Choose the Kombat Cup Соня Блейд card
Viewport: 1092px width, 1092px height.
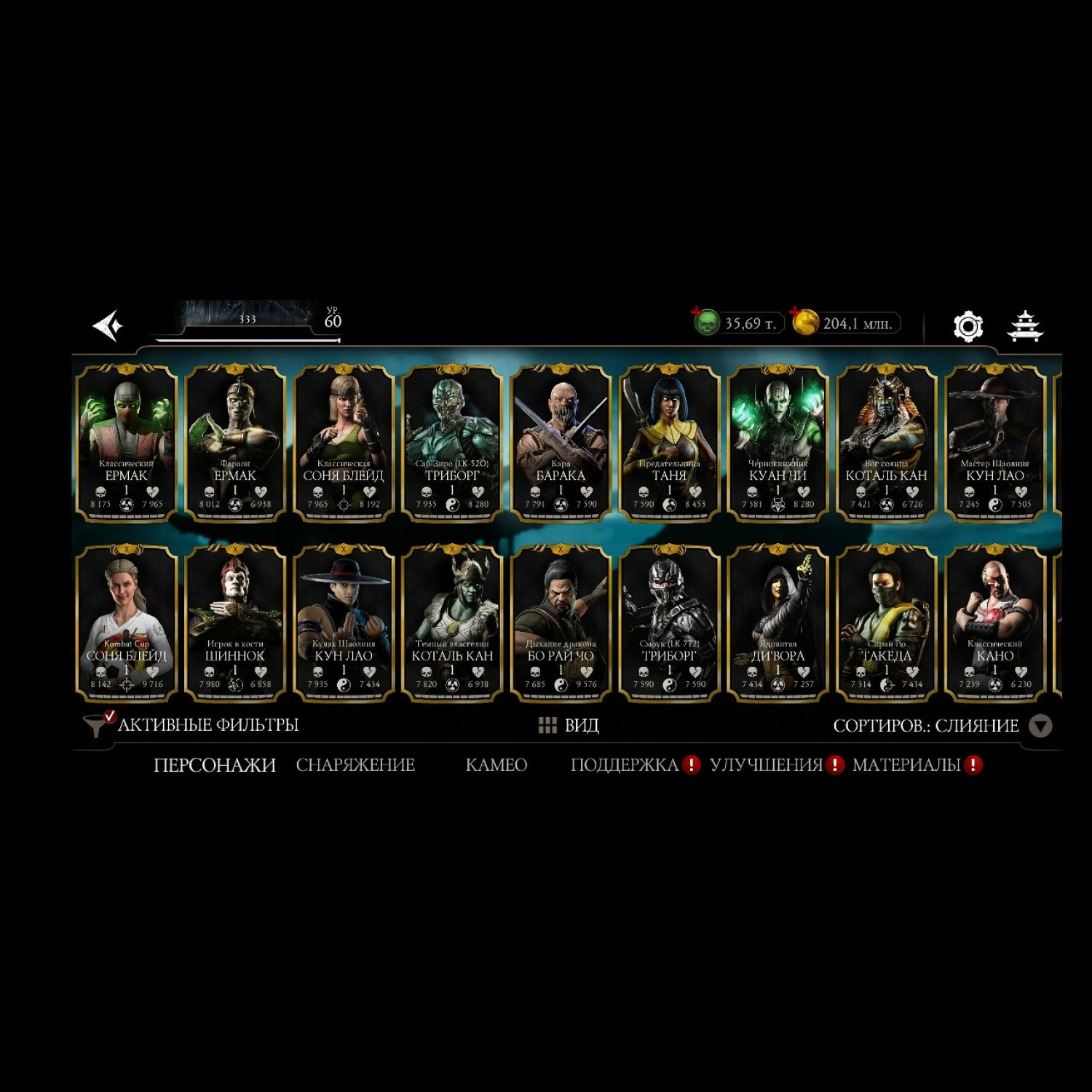[x=127, y=623]
